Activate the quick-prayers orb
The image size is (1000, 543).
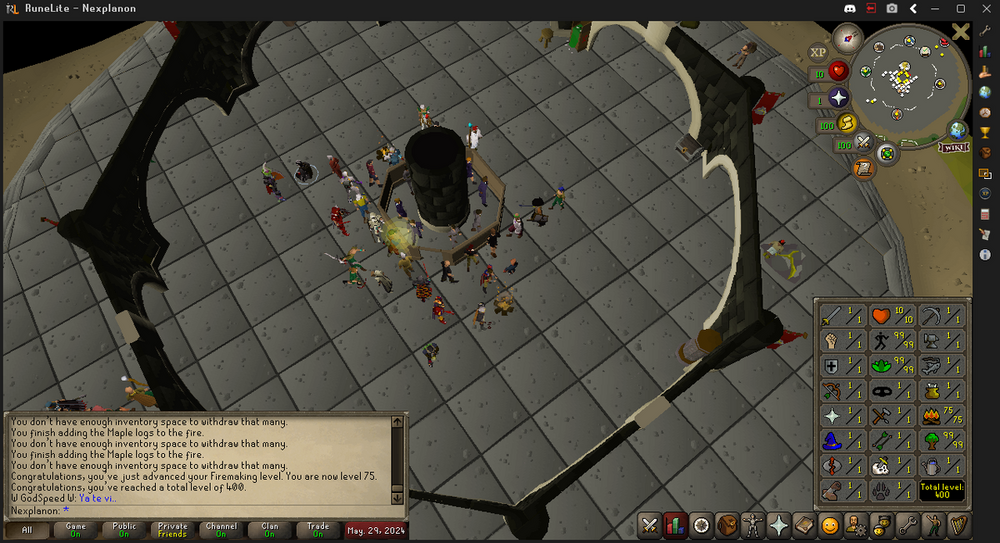pos(838,98)
